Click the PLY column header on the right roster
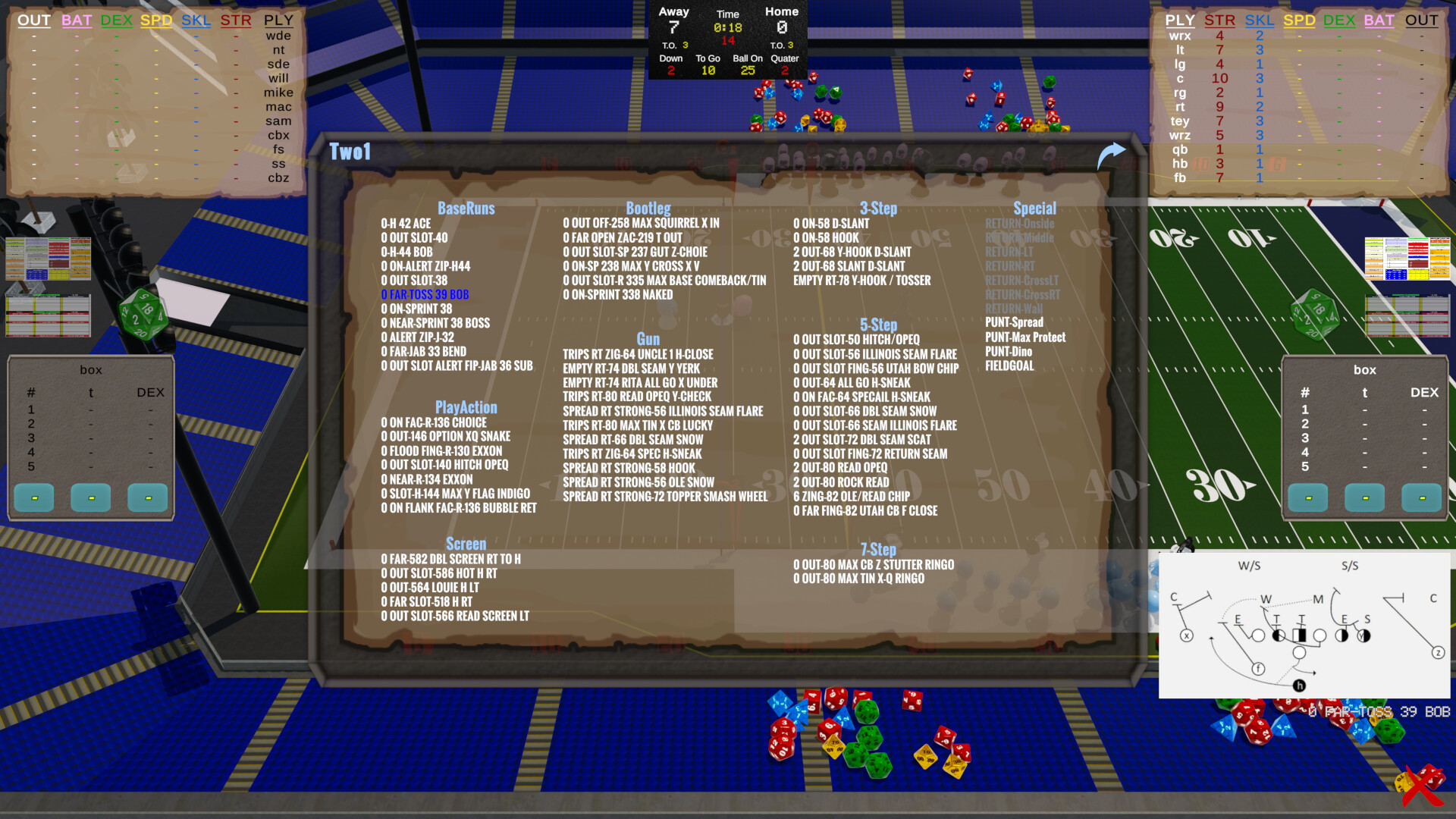1456x819 pixels. [1180, 20]
